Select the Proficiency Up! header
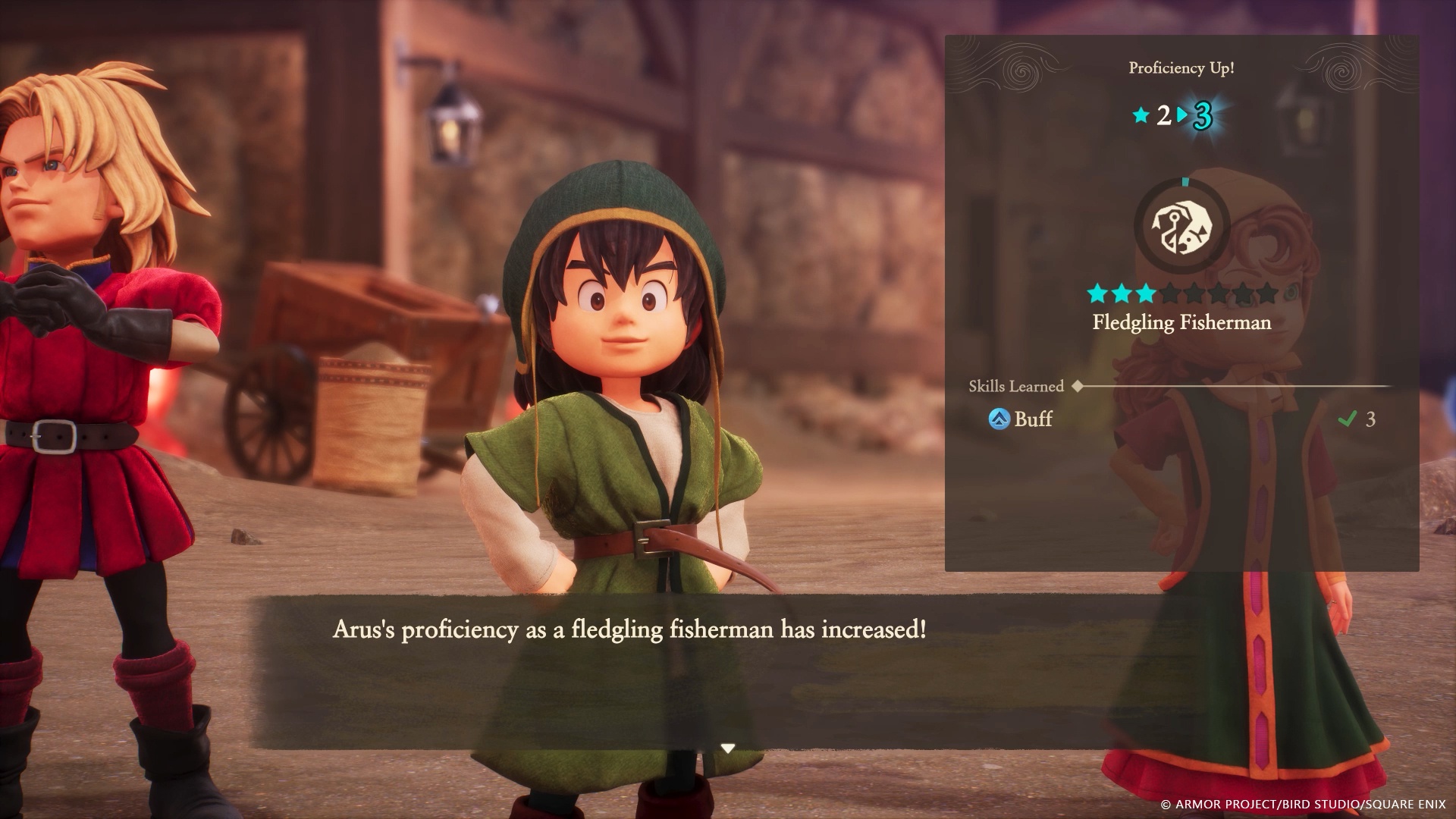The height and width of the screenshot is (819, 1456). (x=1182, y=67)
